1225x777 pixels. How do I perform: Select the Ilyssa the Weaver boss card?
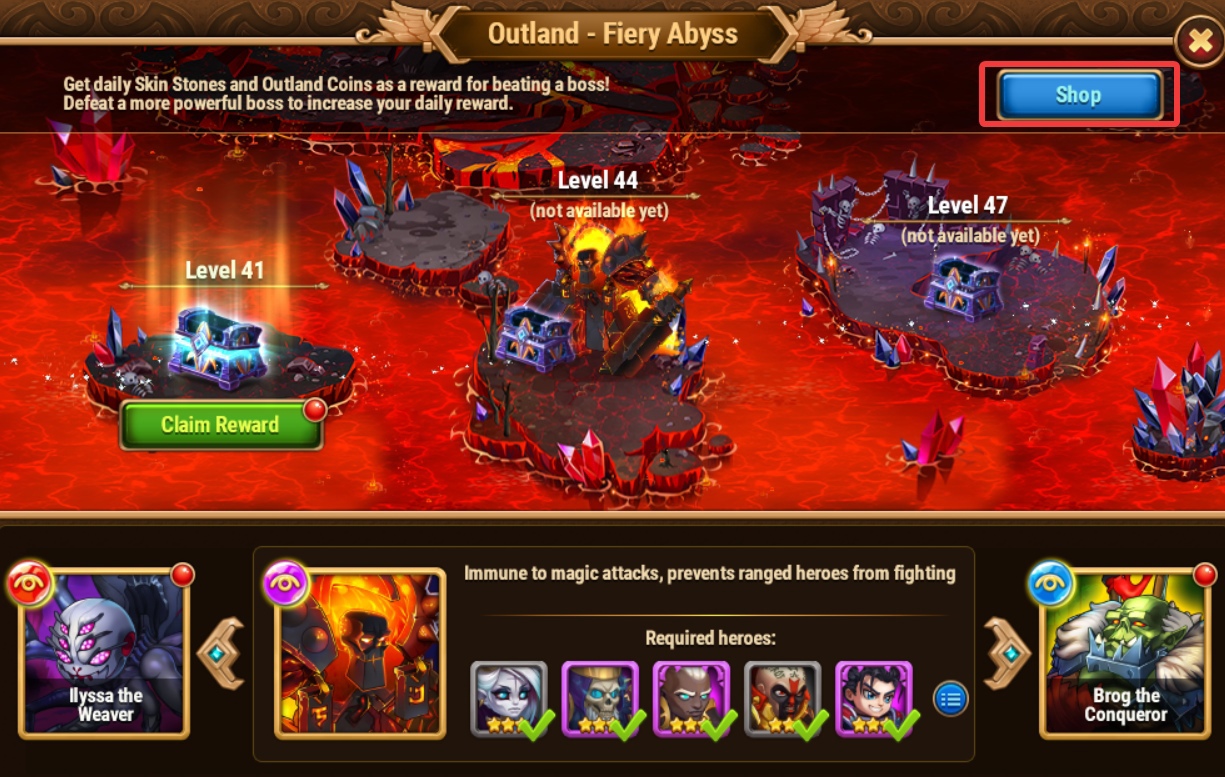(x=104, y=653)
